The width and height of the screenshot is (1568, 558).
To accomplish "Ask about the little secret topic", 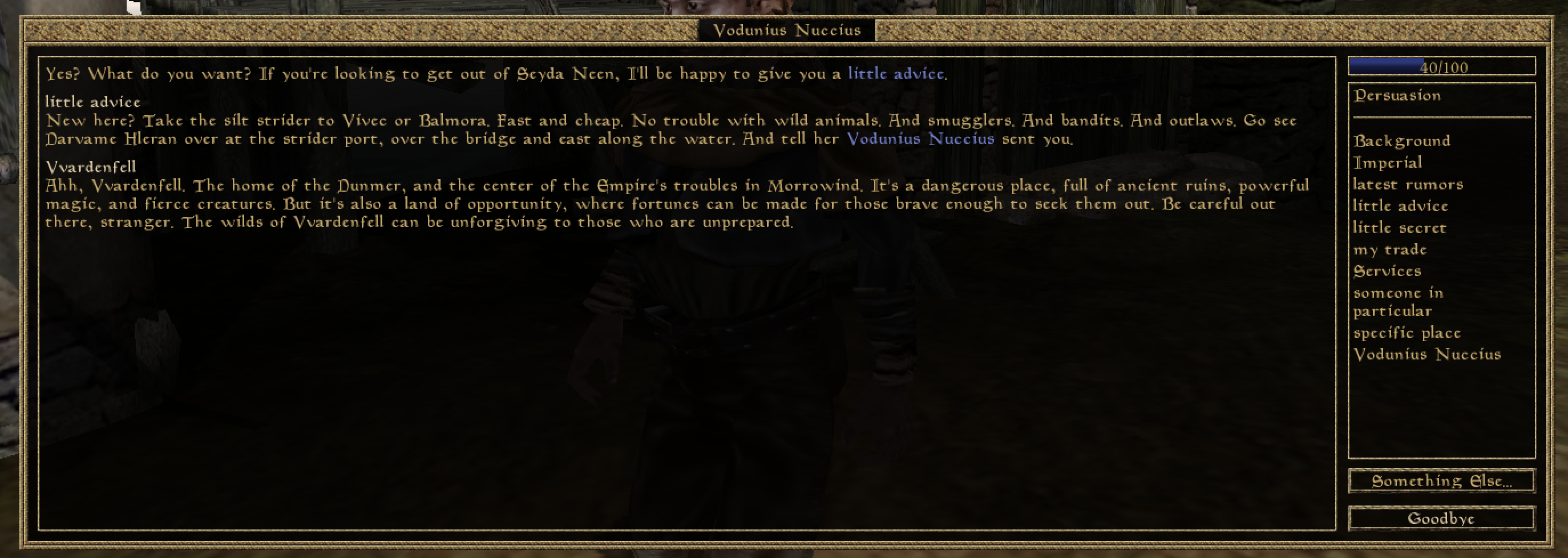I will 1399,228.
